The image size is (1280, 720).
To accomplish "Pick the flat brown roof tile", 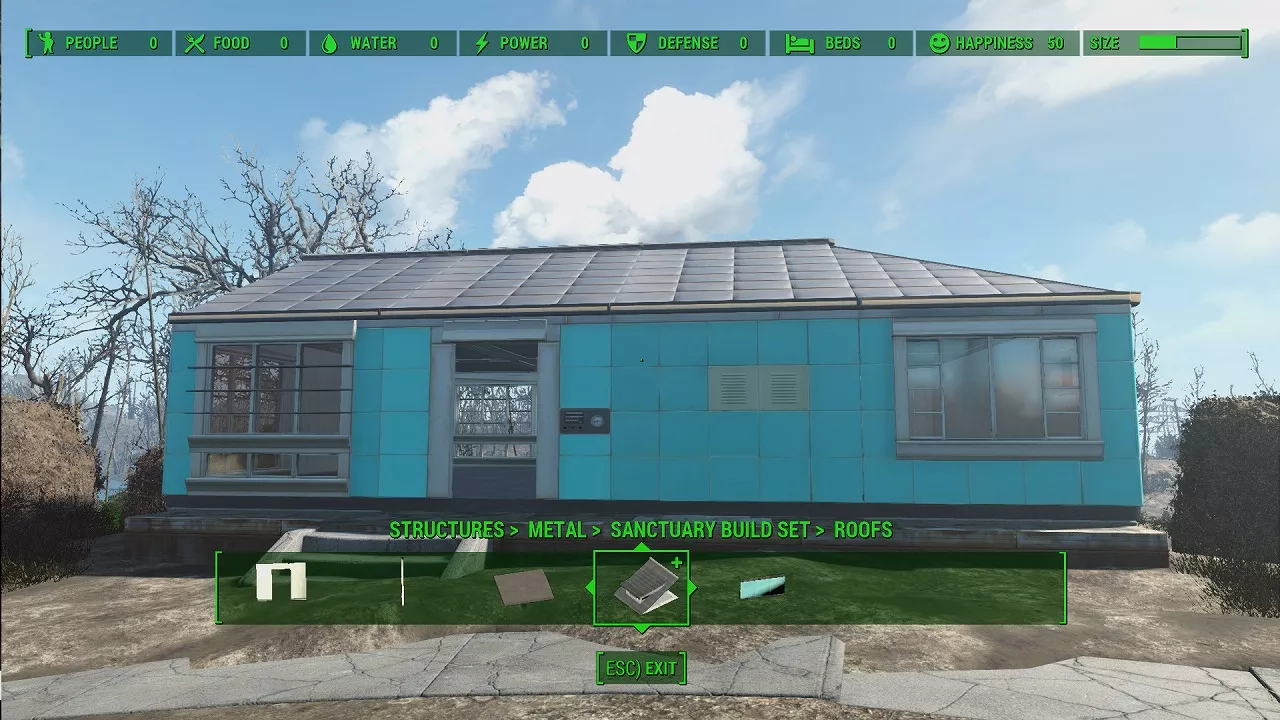I will pyautogui.click(x=523, y=588).
